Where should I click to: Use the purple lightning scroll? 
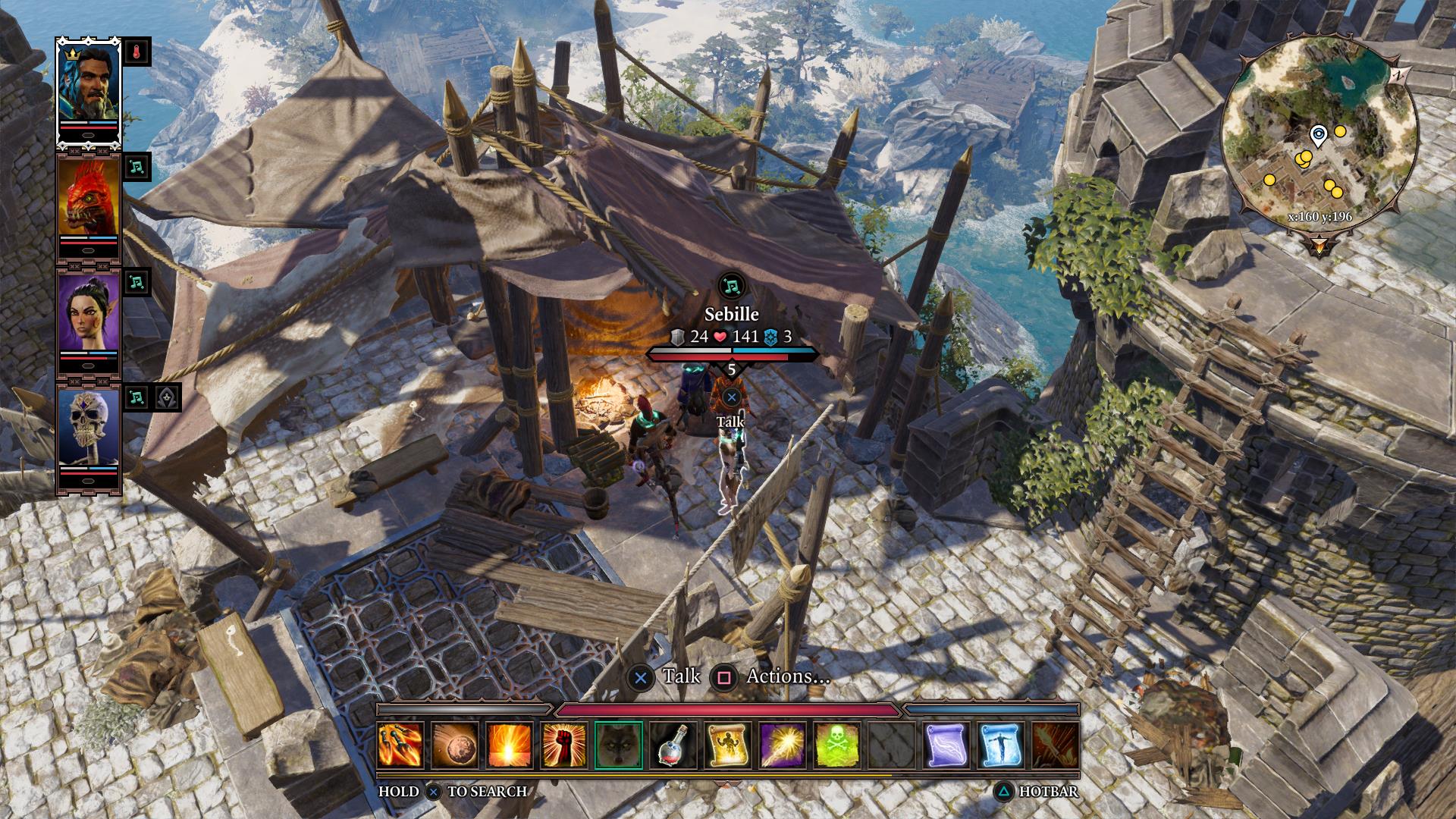pos(948,745)
